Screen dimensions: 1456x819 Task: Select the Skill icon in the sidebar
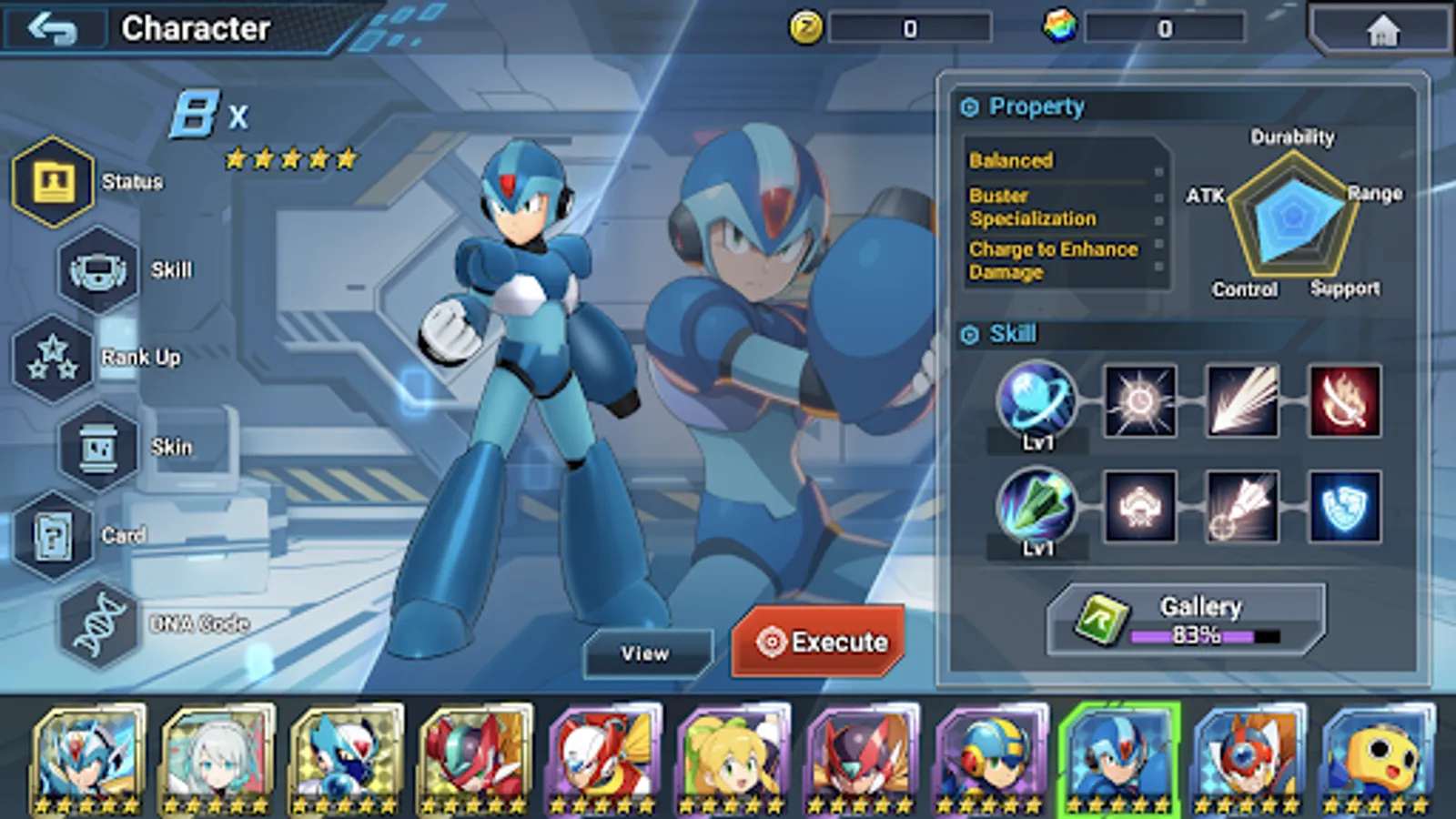coord(96,270)
